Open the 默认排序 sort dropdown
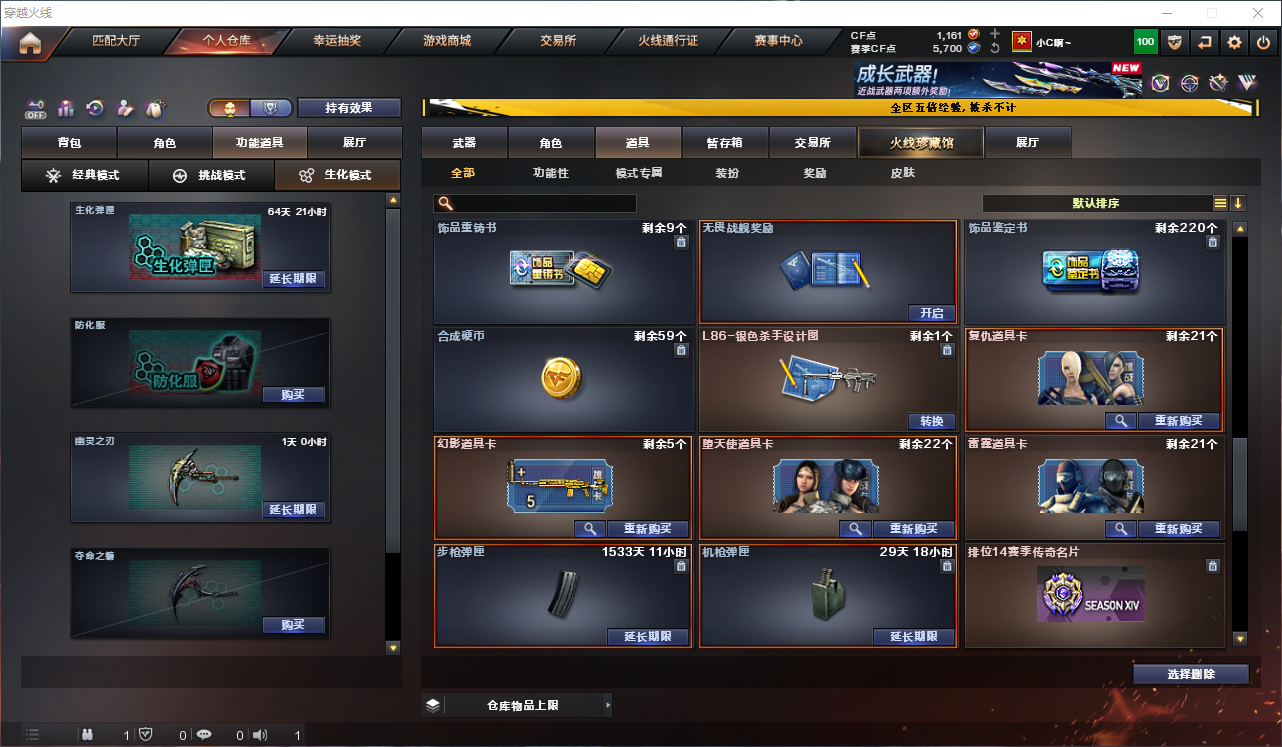 coord(1094,202)
